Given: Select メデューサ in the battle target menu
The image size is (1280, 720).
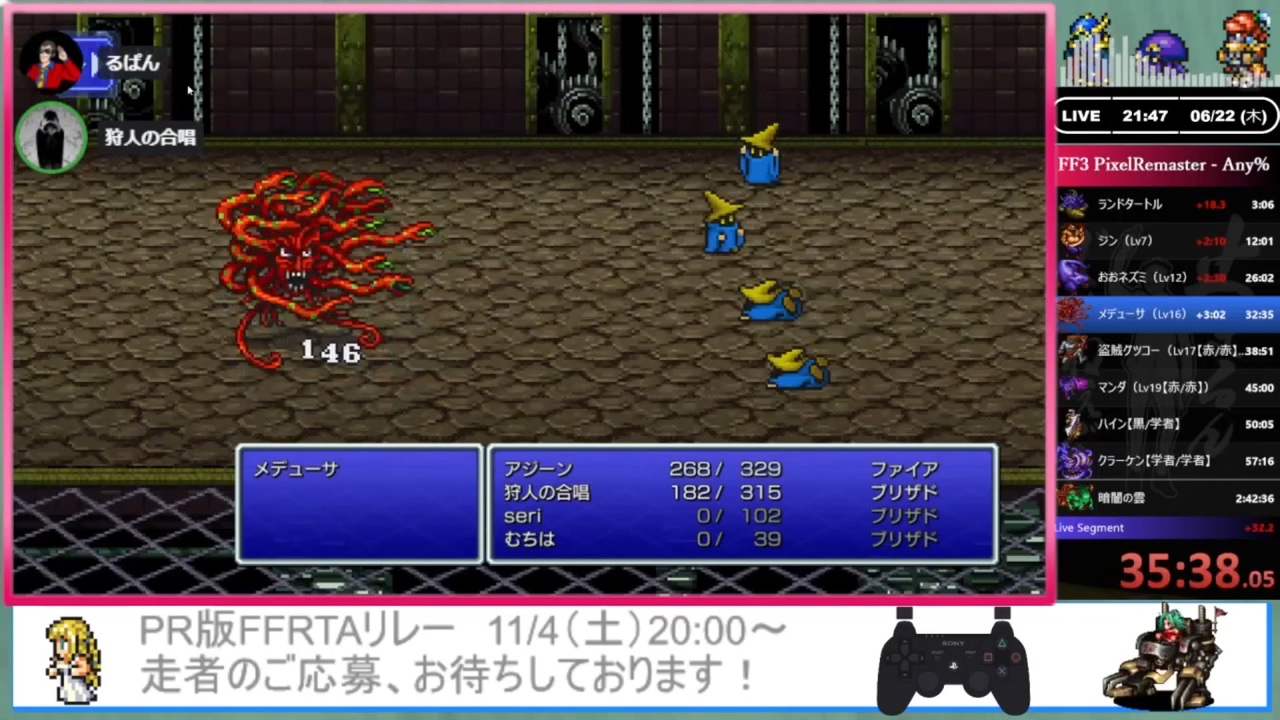Looking at the screenshot, I should pos(296,469).
